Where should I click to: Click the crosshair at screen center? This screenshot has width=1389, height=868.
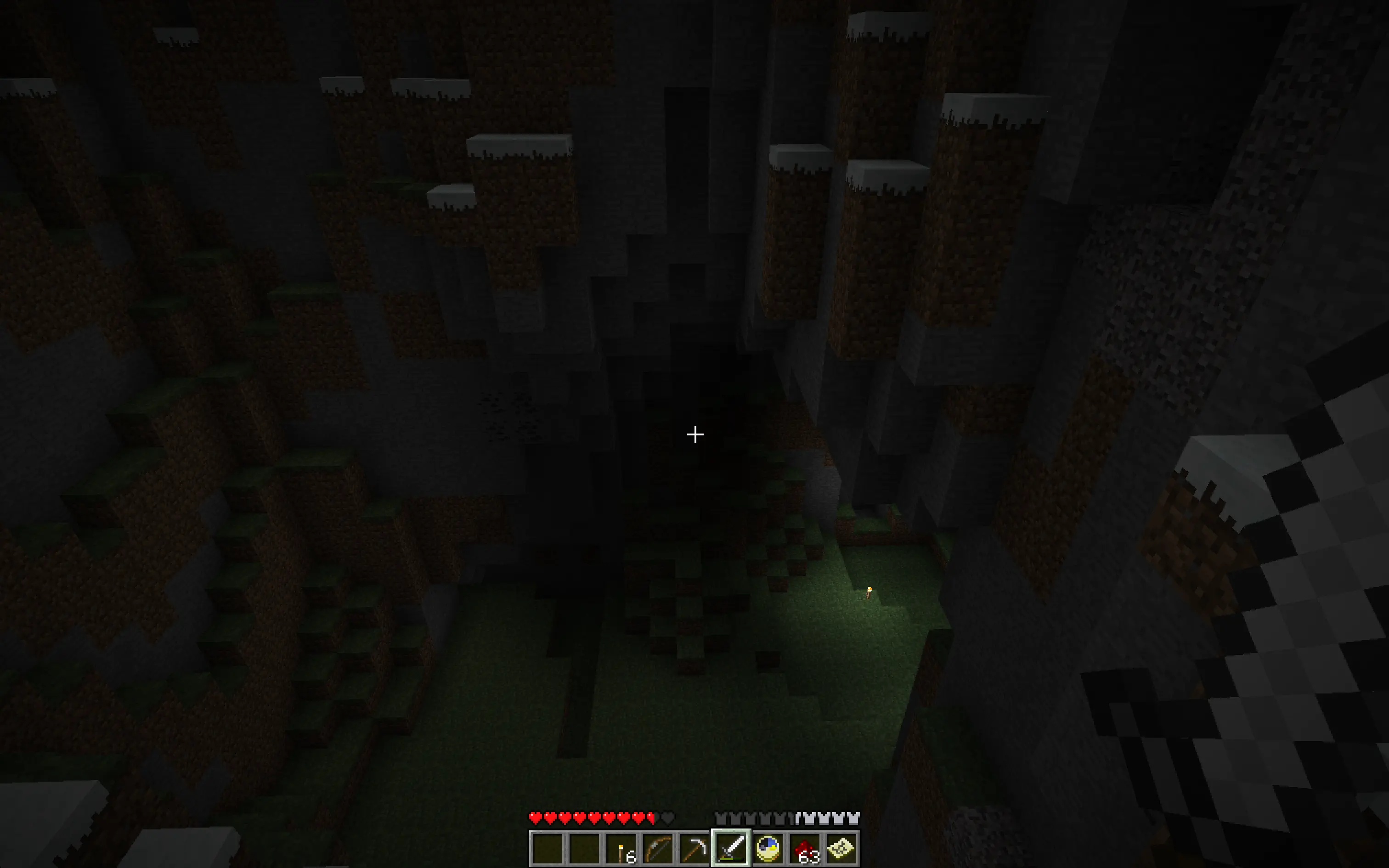click(x=694, y=434)
